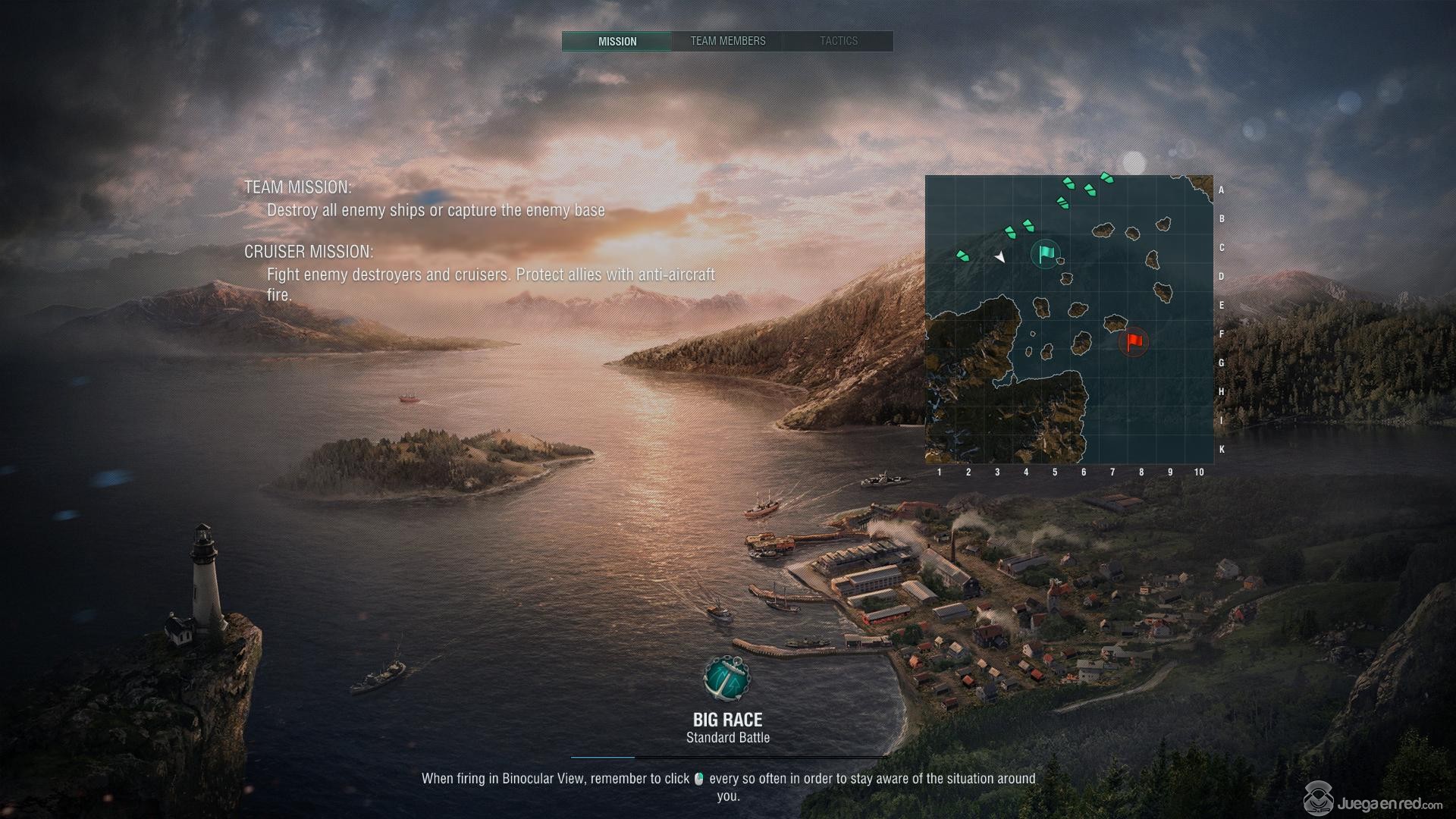Select the Tactics tab
This screenshot has width=1456, height=819.
click(838, 41)
